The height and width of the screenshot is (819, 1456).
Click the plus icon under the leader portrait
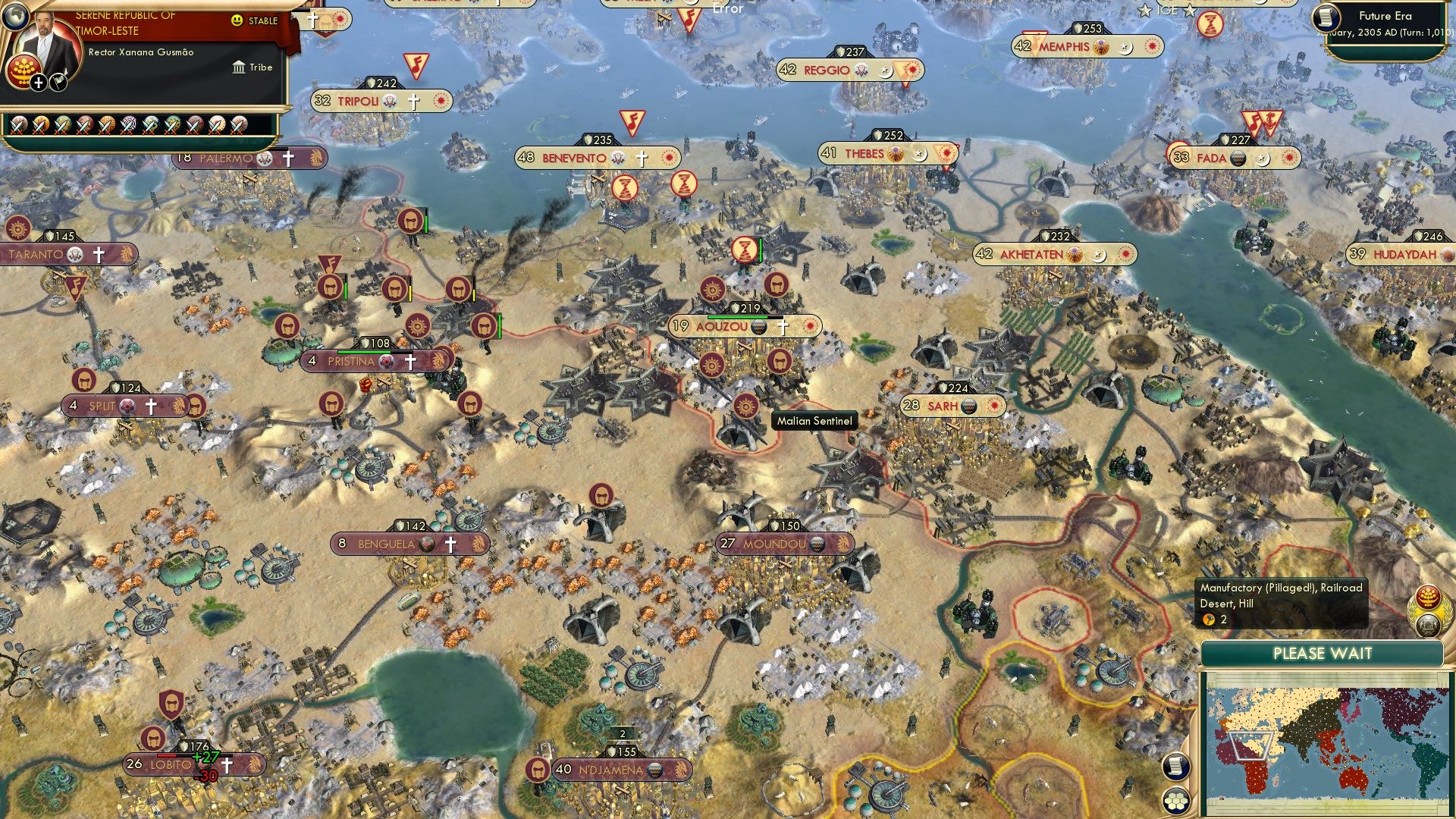pos(38,82)
